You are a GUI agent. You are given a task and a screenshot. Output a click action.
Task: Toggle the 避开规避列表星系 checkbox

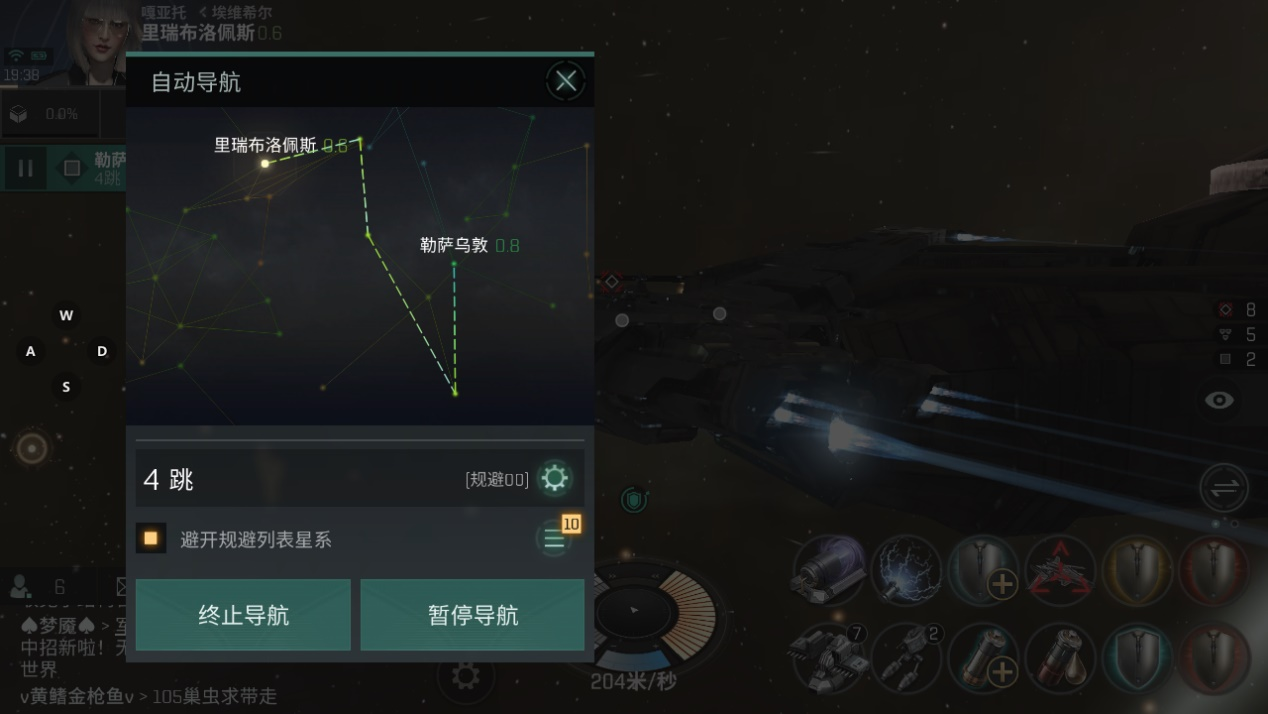(x=151, y=539)
